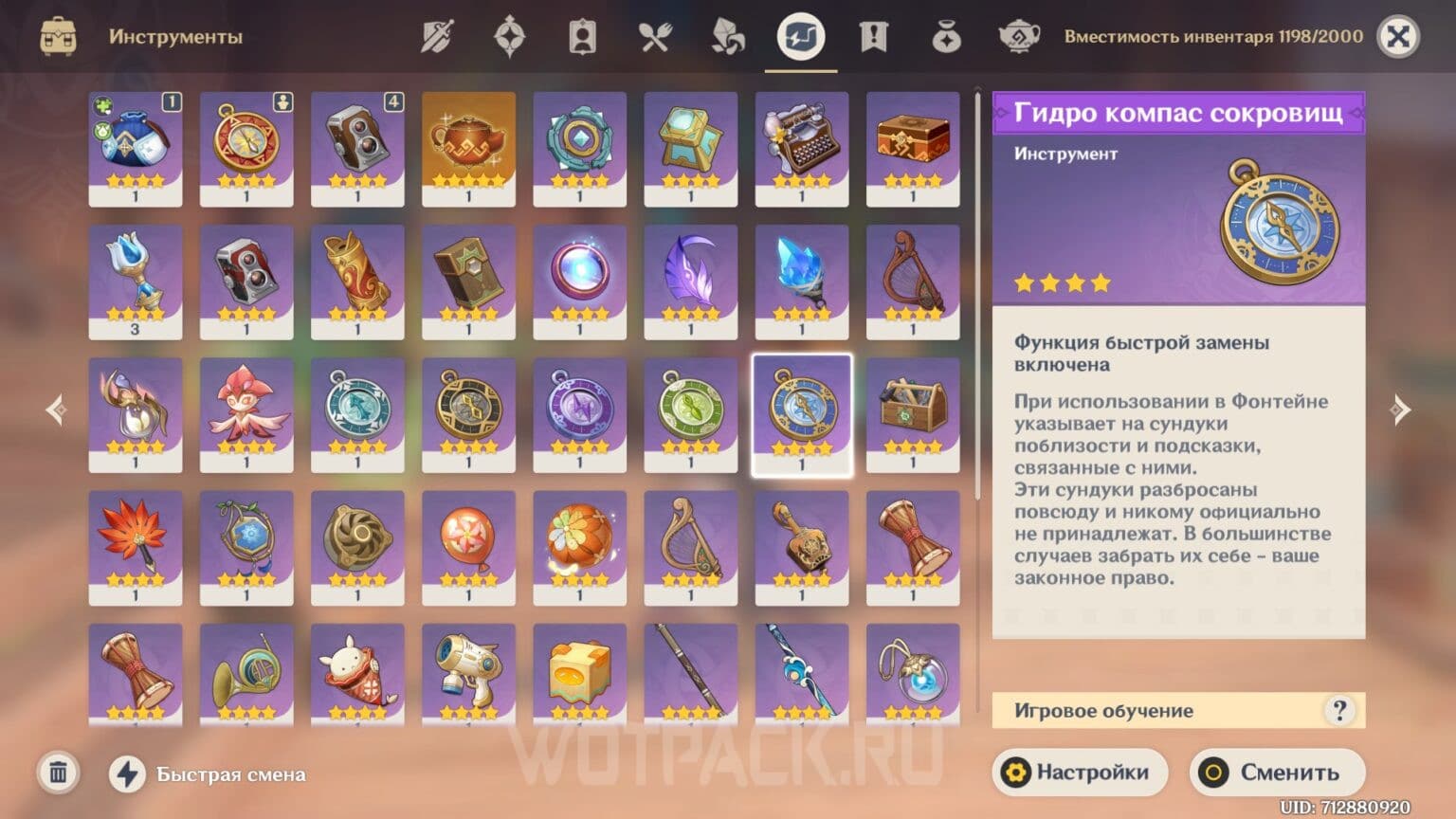Screen dimensions: 1456x819
Task: Open the Food inventory category
Action: click(x=654, y=36)
